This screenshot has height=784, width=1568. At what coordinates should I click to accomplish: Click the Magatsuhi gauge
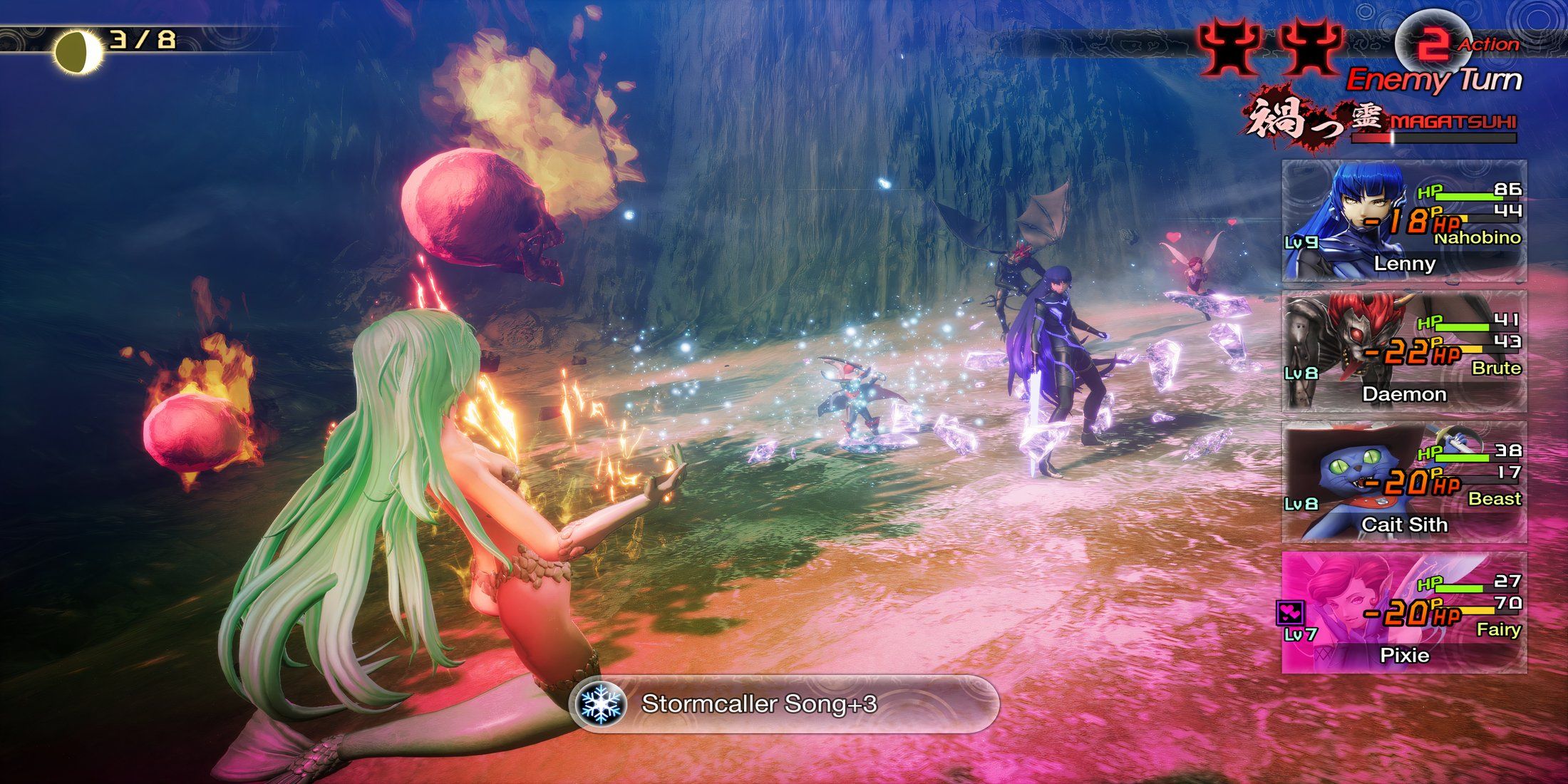(1433, 138)
